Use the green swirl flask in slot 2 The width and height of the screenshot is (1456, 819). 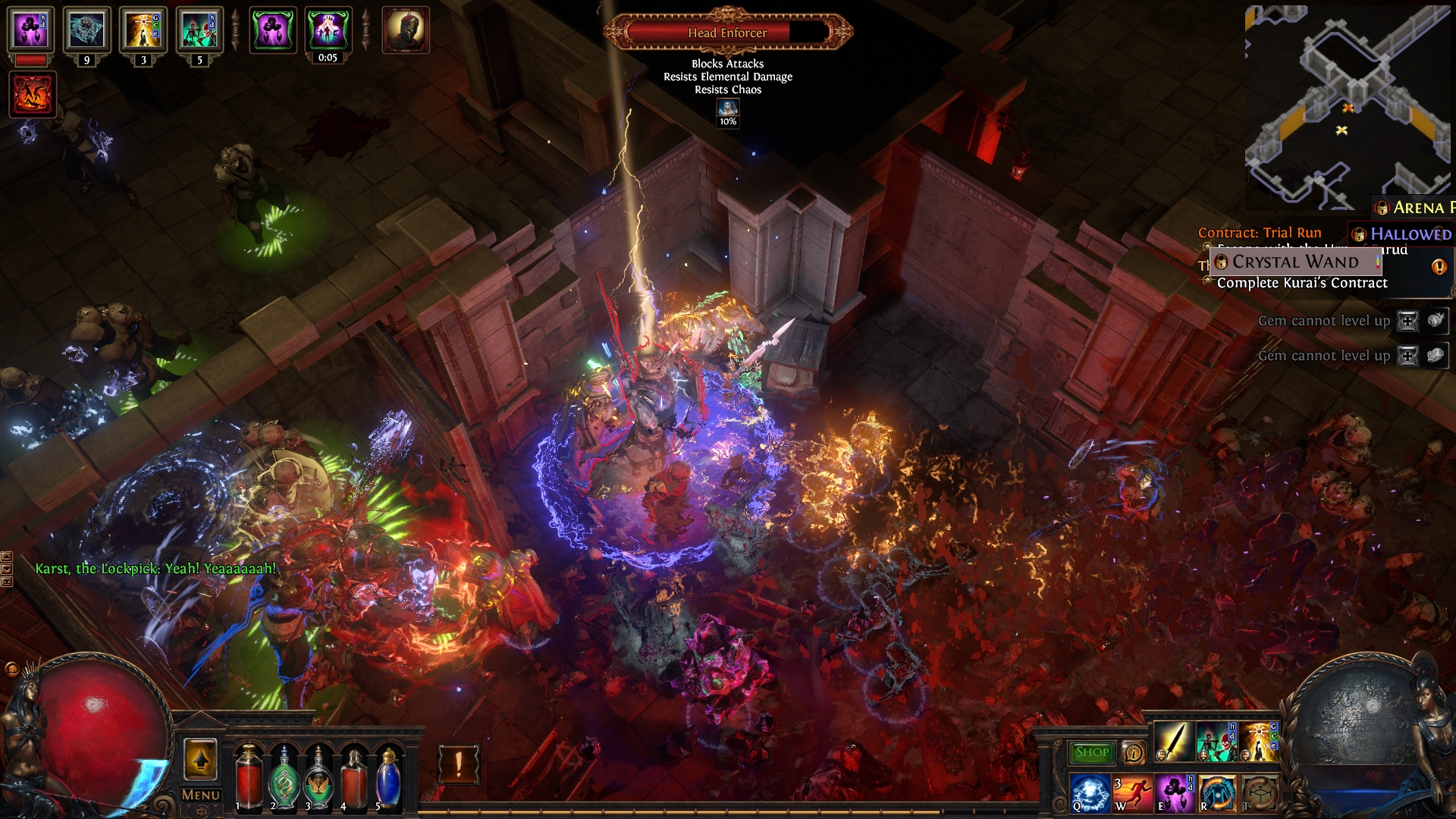[x=284, y=777]
